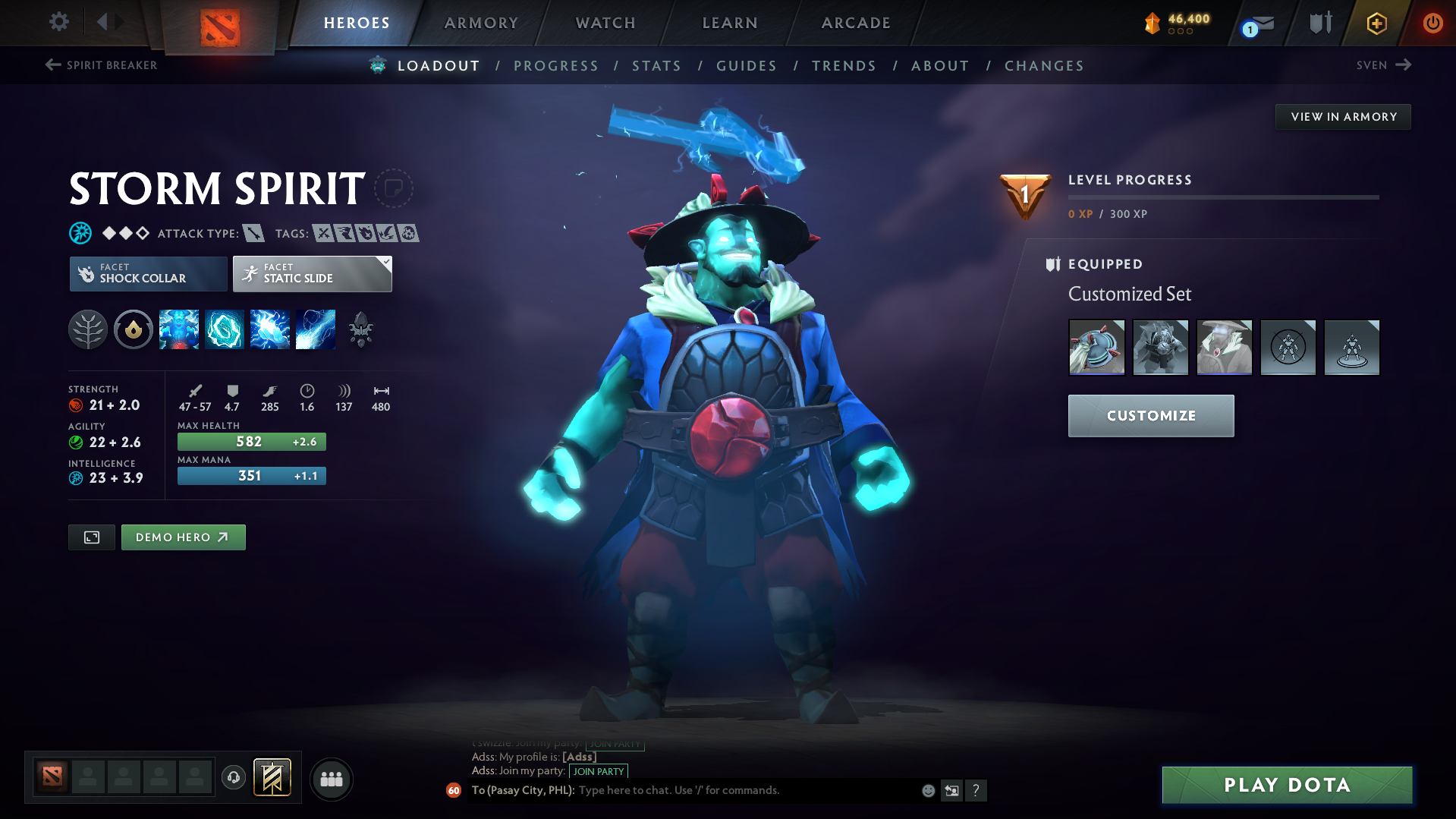
Task: Toggle the loadout slideshow view button
Action: 91,537
